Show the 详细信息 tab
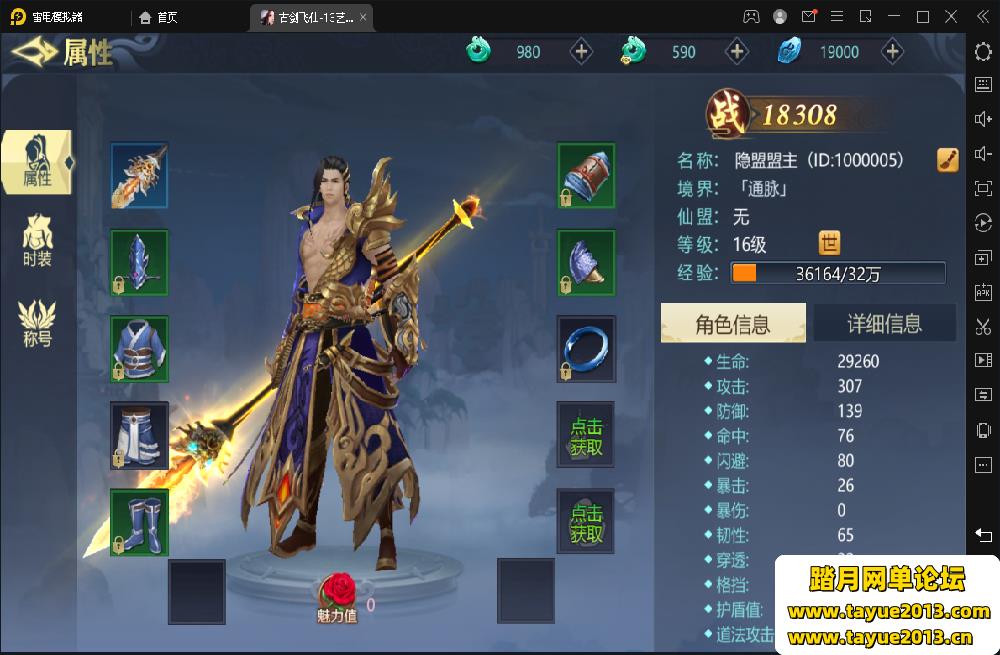 pos(884,324)
